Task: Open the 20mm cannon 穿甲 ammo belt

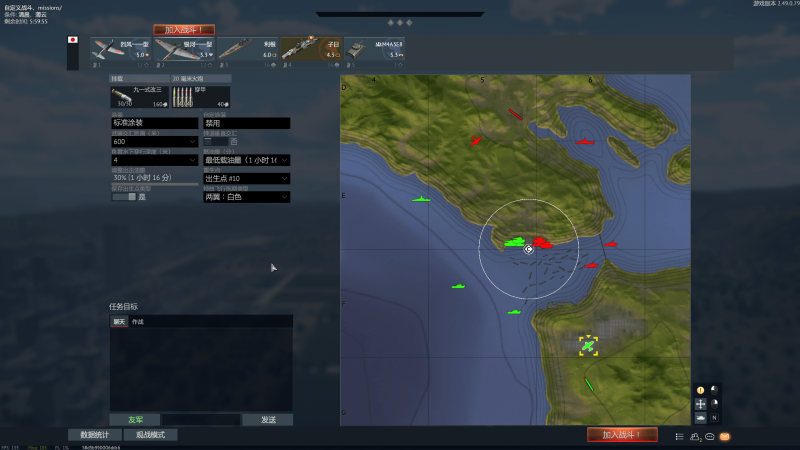Action: point(200,96)
